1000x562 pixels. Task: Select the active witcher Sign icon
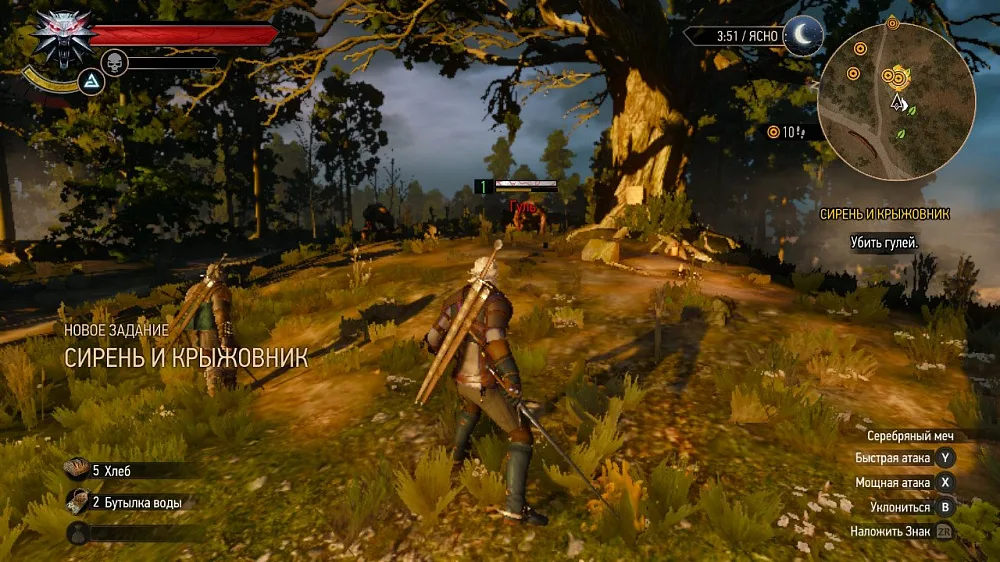click(x=90, y=81)
